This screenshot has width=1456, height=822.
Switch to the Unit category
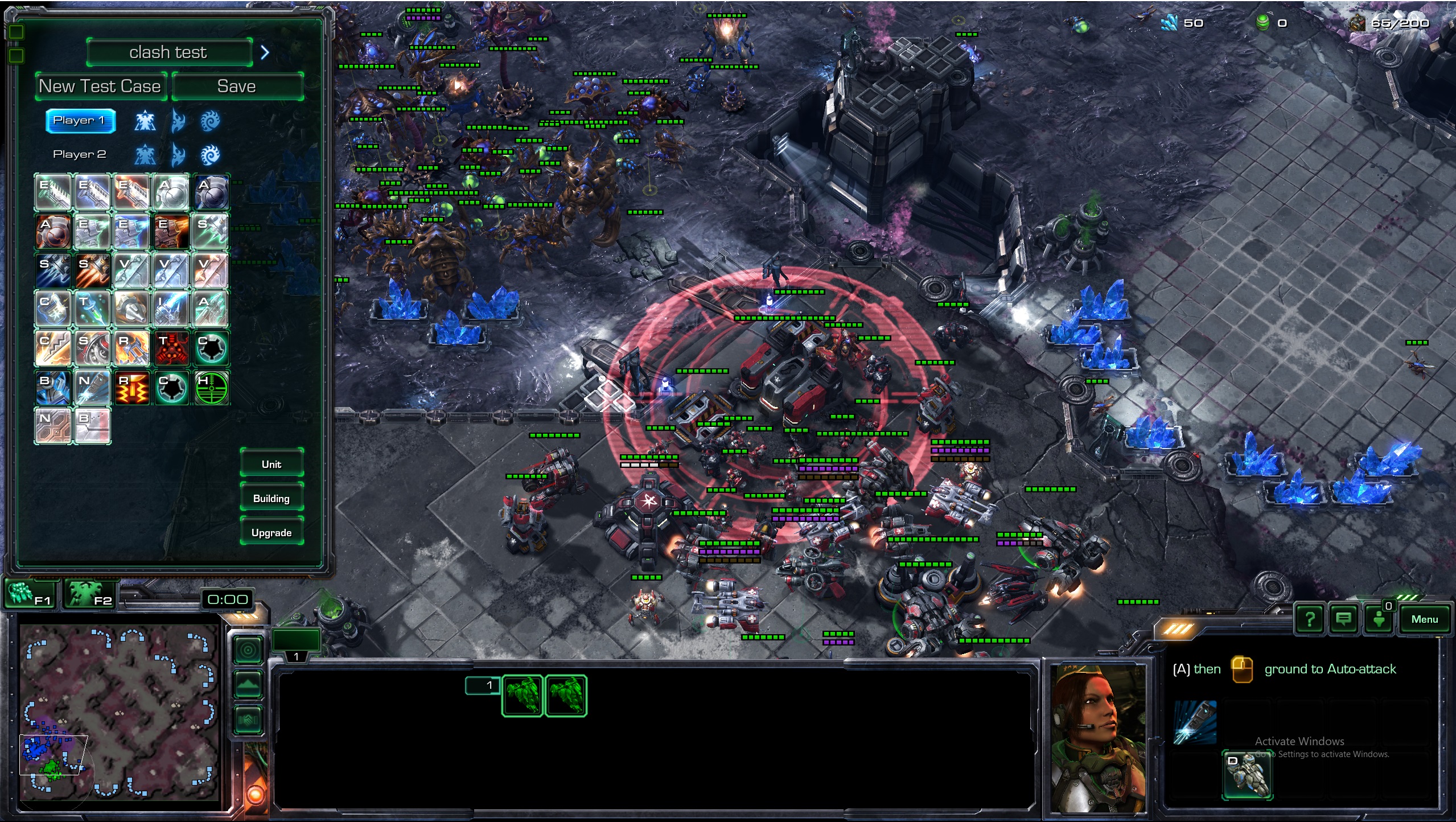click(x=272, y=464)
